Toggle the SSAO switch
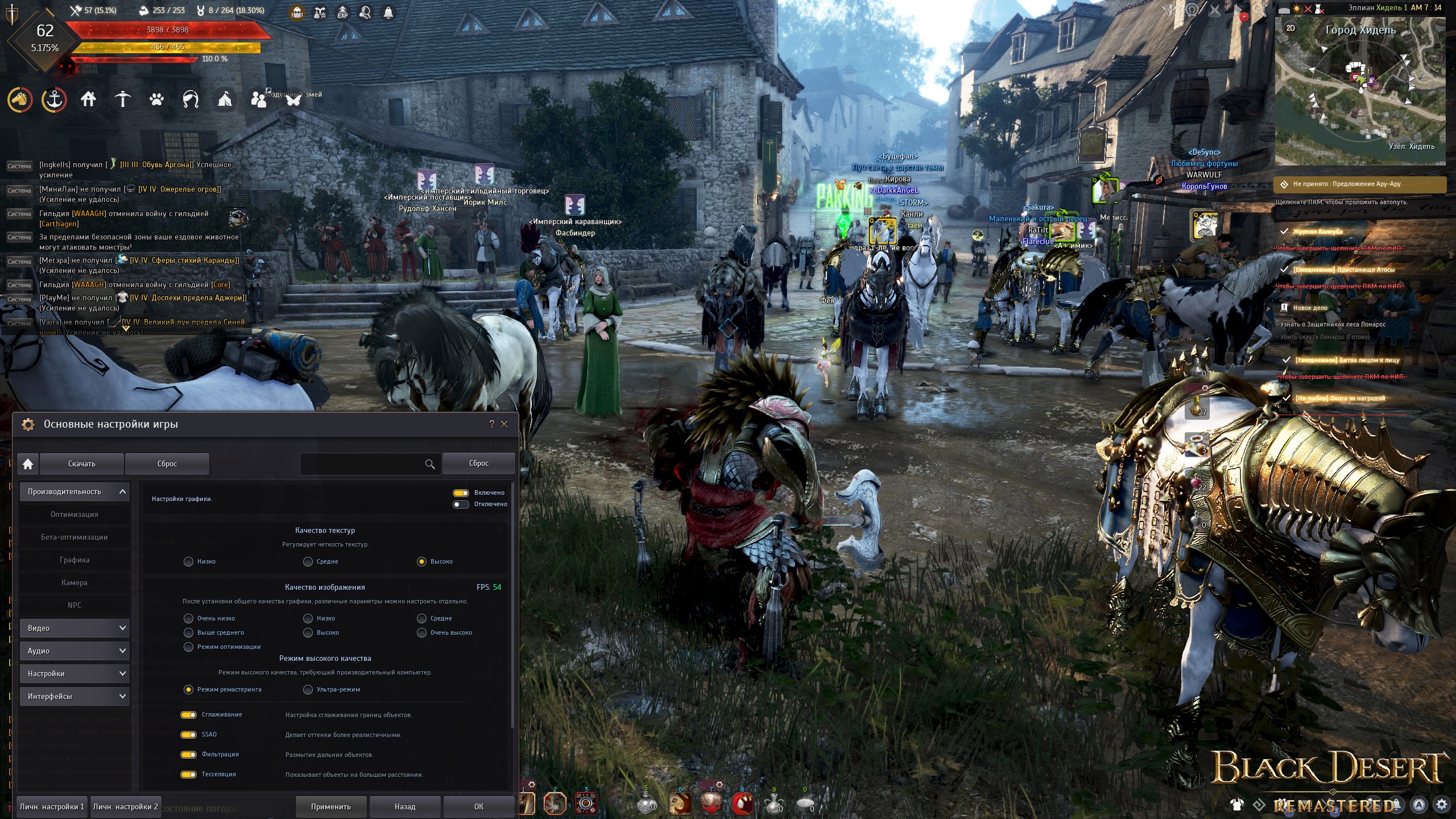Viewport: 1456px width, 819px height. point(188,735)
